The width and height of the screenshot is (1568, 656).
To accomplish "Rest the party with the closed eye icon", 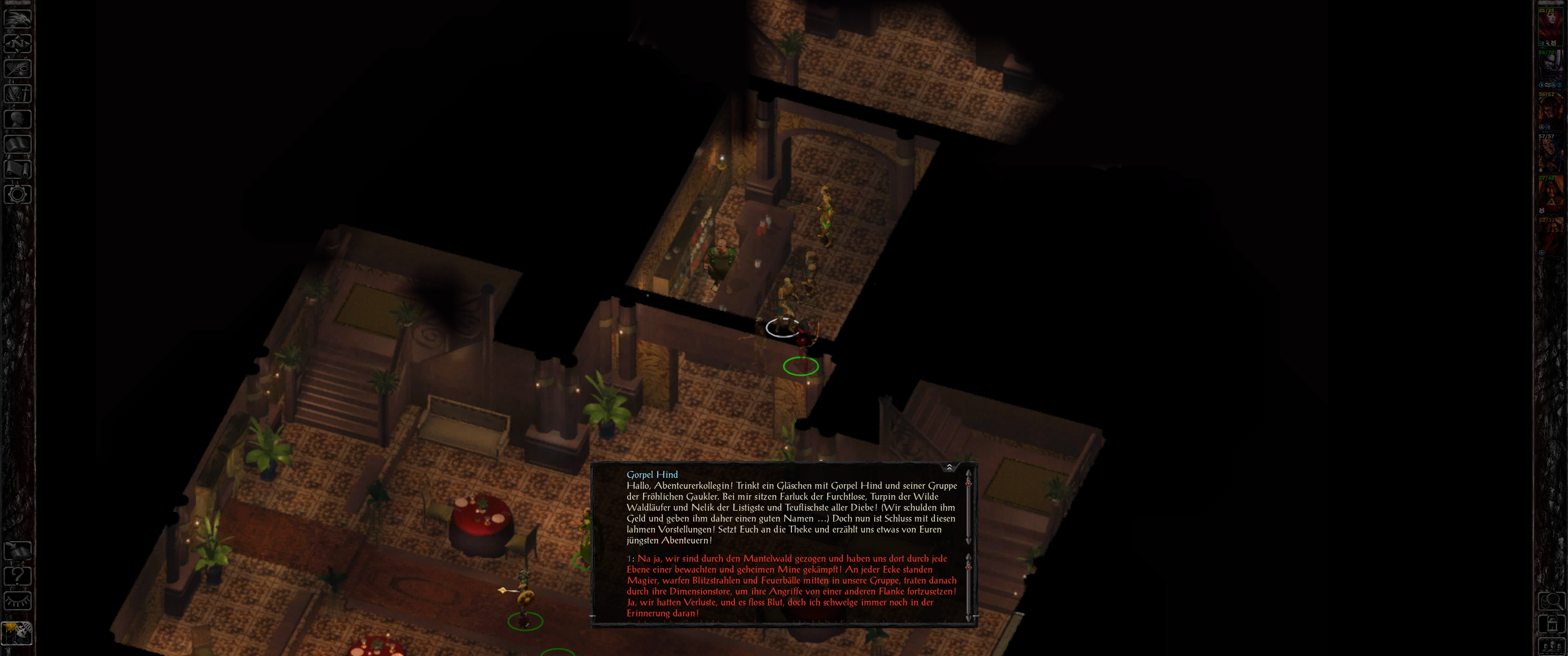I will pyautogui.click(x=18, y=601).
